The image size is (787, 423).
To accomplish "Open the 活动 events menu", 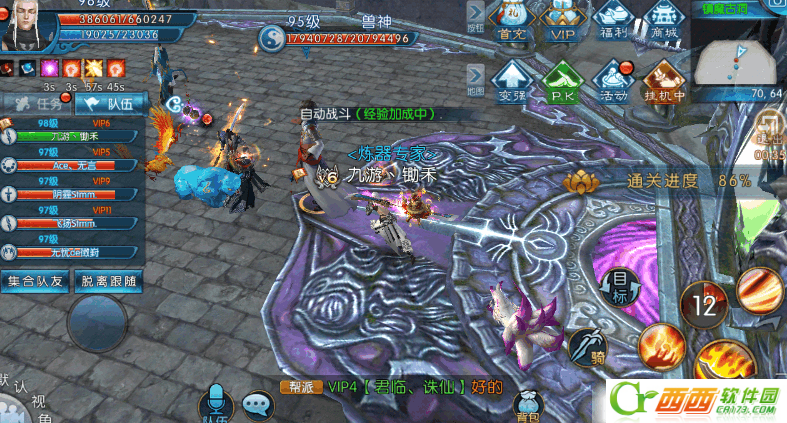I will [611, 82].
